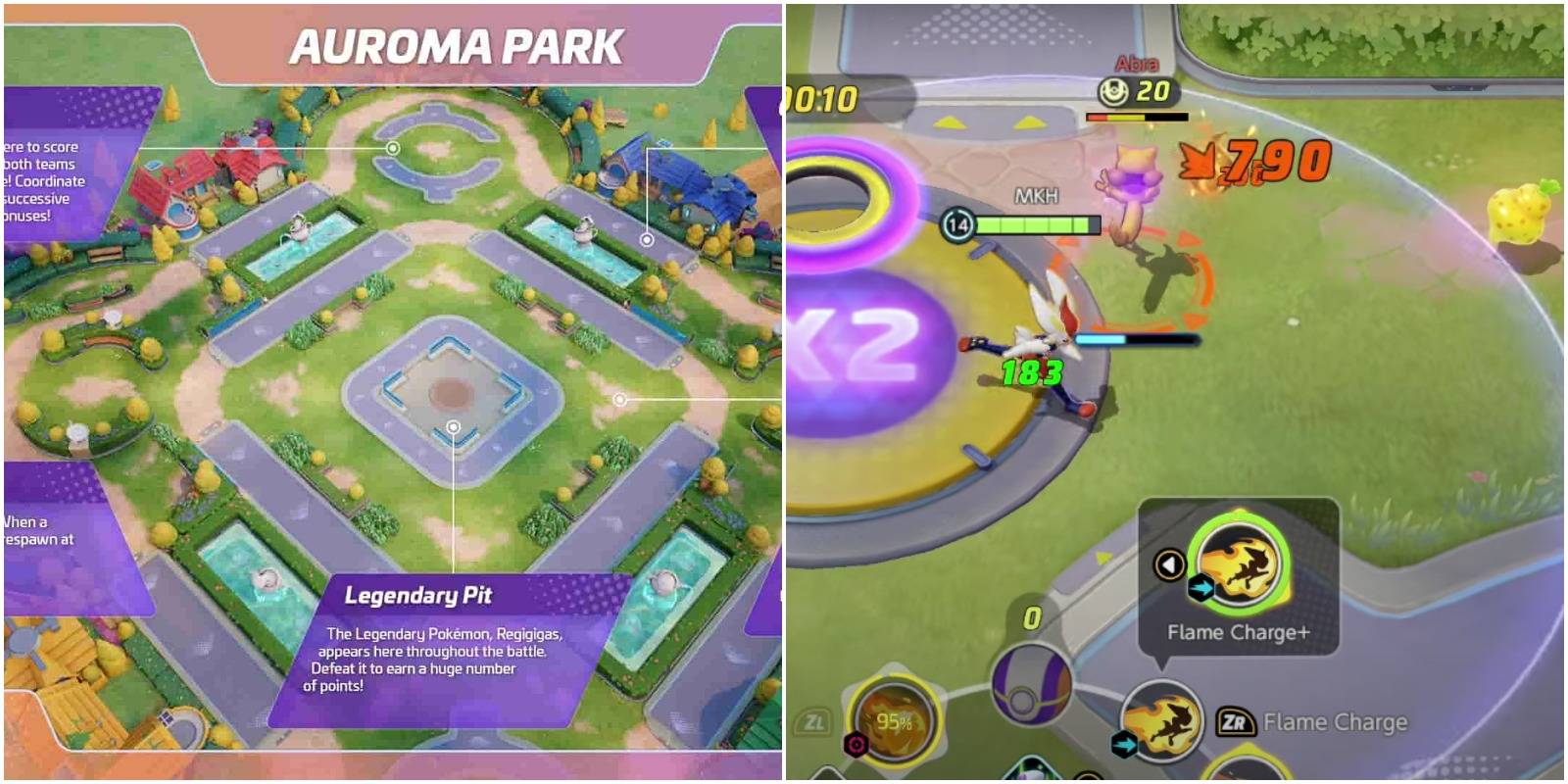Viewport: 1568px width, 784px height.
Task: Open the Auroma Park title banner
Action: [460, 42]
